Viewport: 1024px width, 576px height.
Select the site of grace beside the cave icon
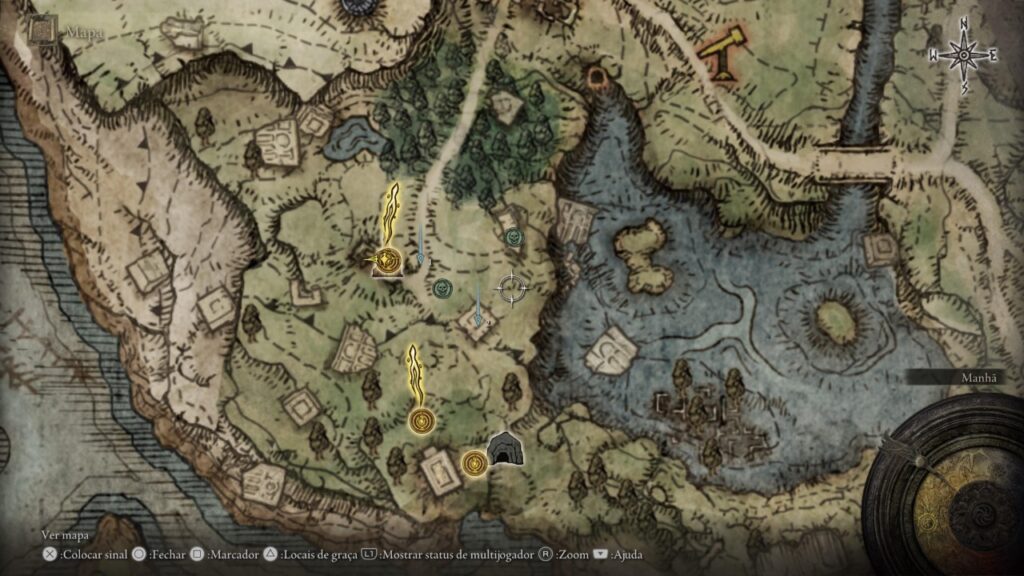474,461
